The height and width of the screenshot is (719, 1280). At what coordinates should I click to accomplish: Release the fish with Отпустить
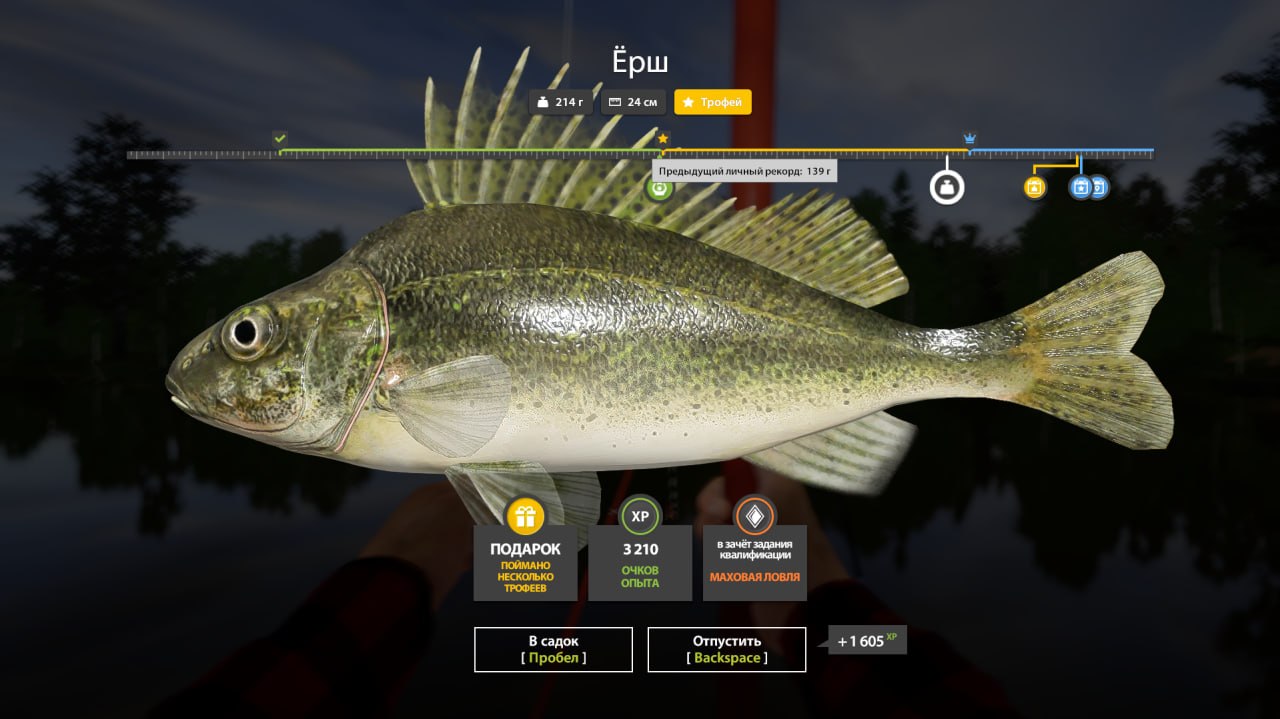(x=726, y=649)
